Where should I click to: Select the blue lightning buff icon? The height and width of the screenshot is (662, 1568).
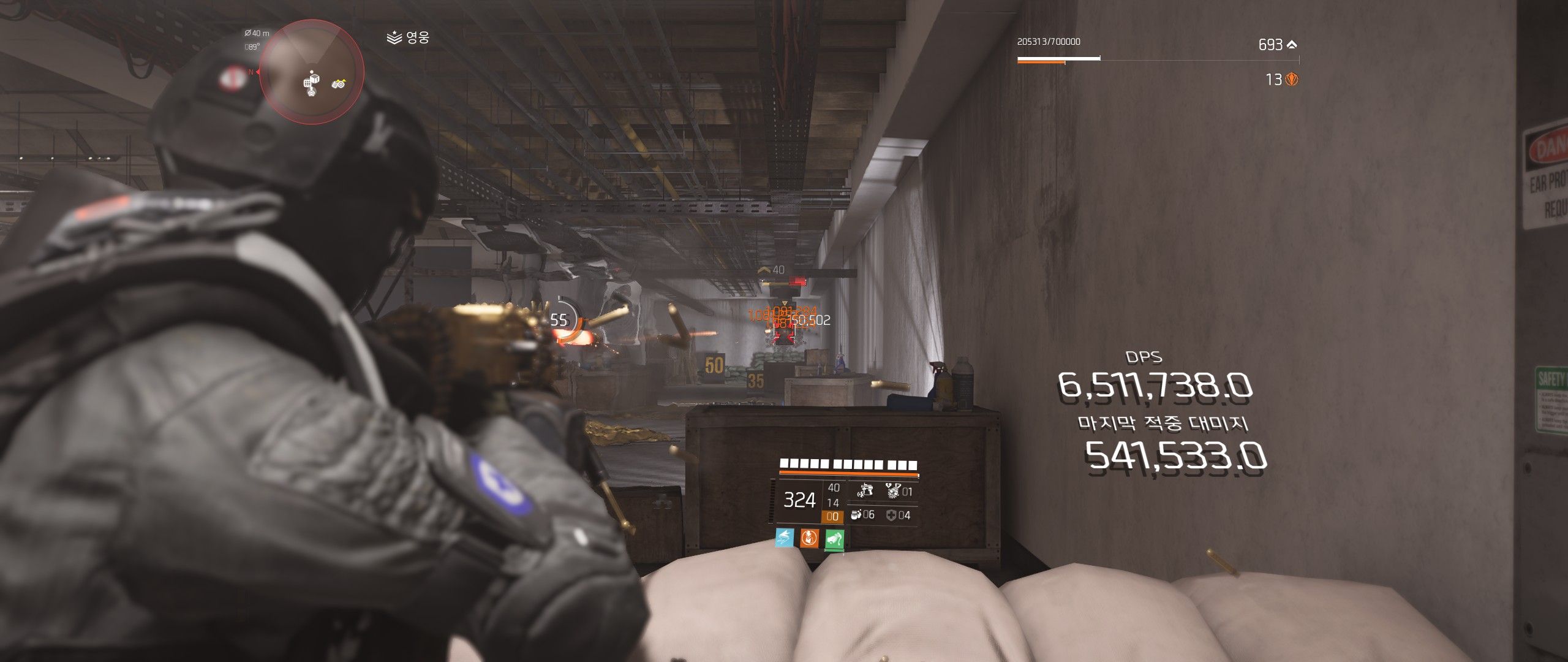(x=785, y=538)
